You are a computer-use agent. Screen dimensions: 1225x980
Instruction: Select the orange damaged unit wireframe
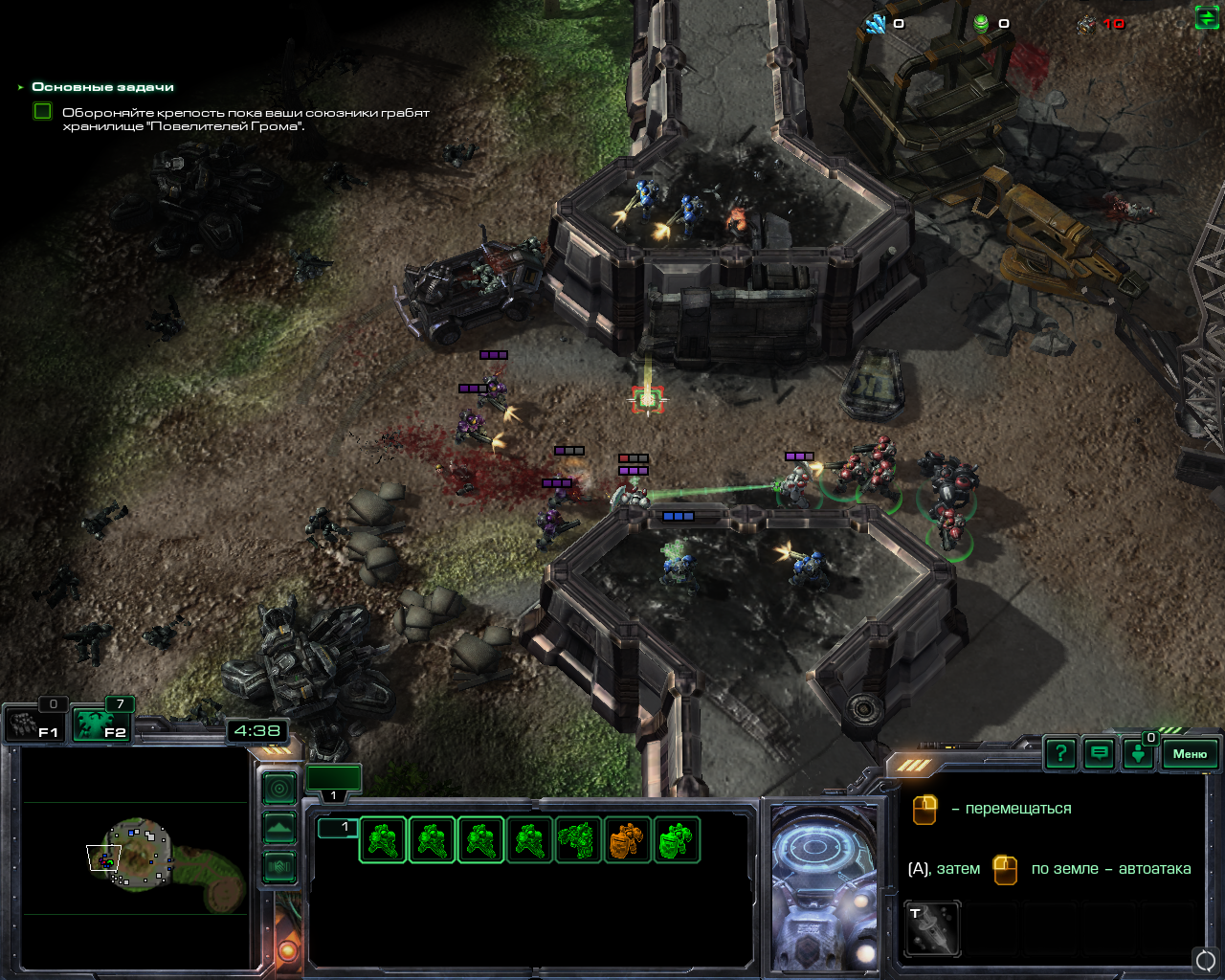(628, 840)
